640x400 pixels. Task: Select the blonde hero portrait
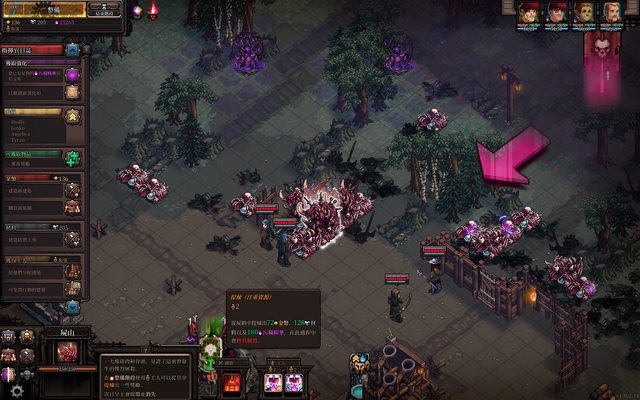610,13
